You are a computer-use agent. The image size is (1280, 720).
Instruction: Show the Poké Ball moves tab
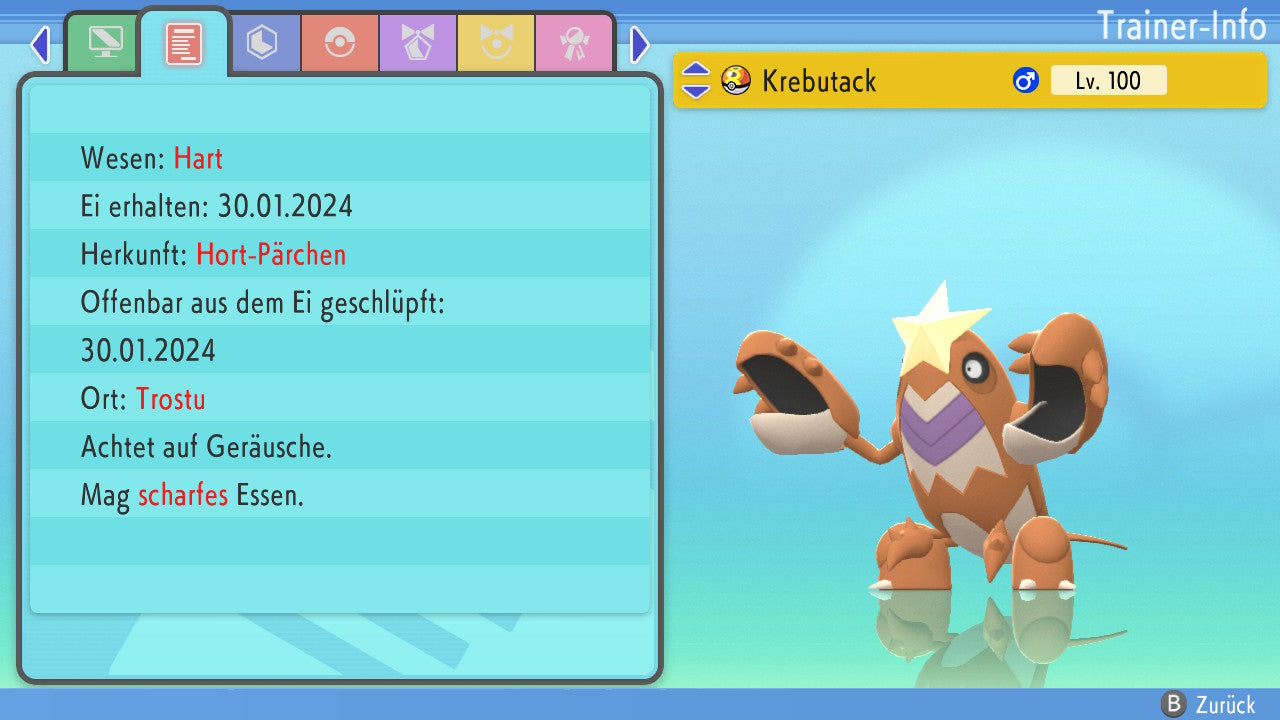(x=340, y=43)
